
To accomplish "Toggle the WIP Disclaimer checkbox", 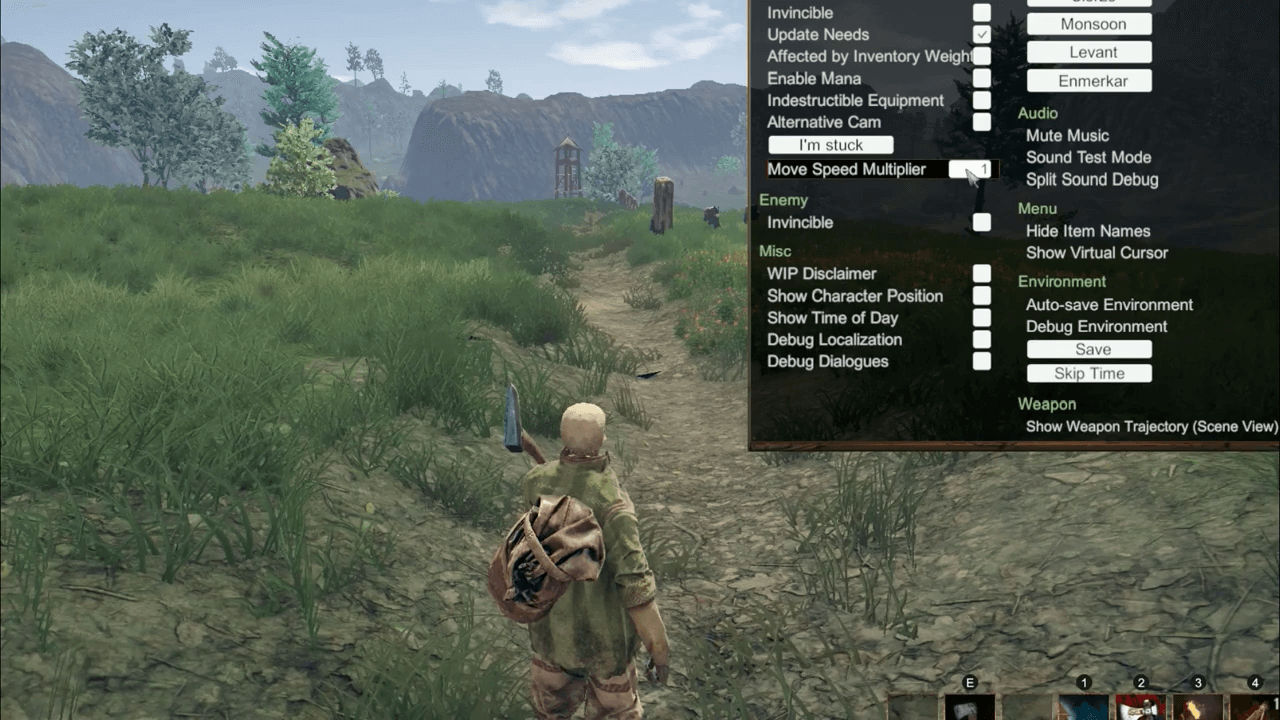I will (982, 274).
